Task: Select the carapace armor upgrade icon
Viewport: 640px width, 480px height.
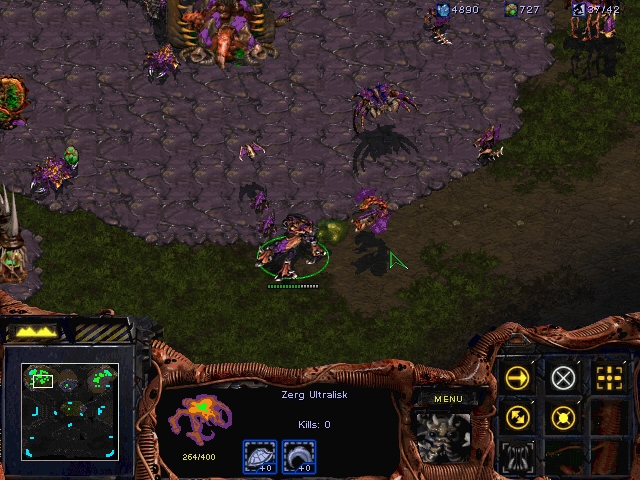Action: pyautogui.click(x=259, y=456)
